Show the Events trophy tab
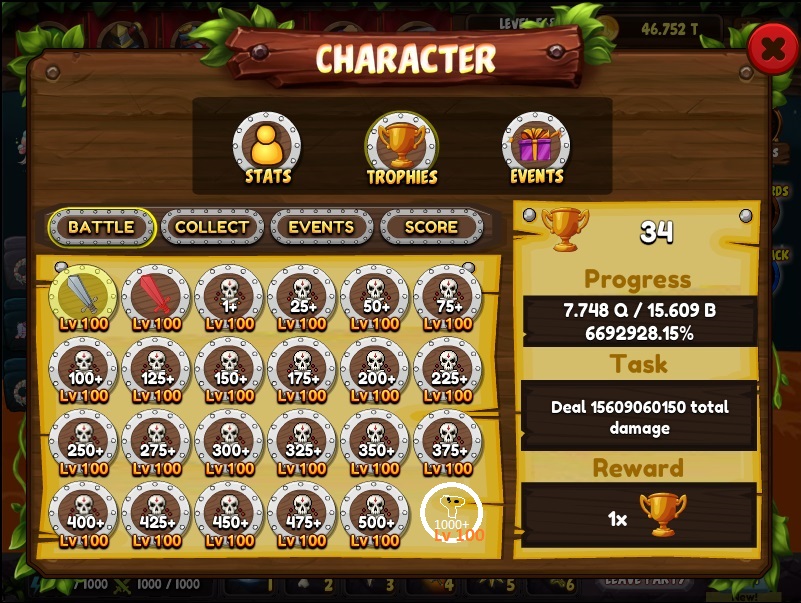This screenshot has height=603, width=801. pyautogui.click(x=321, y=227)
